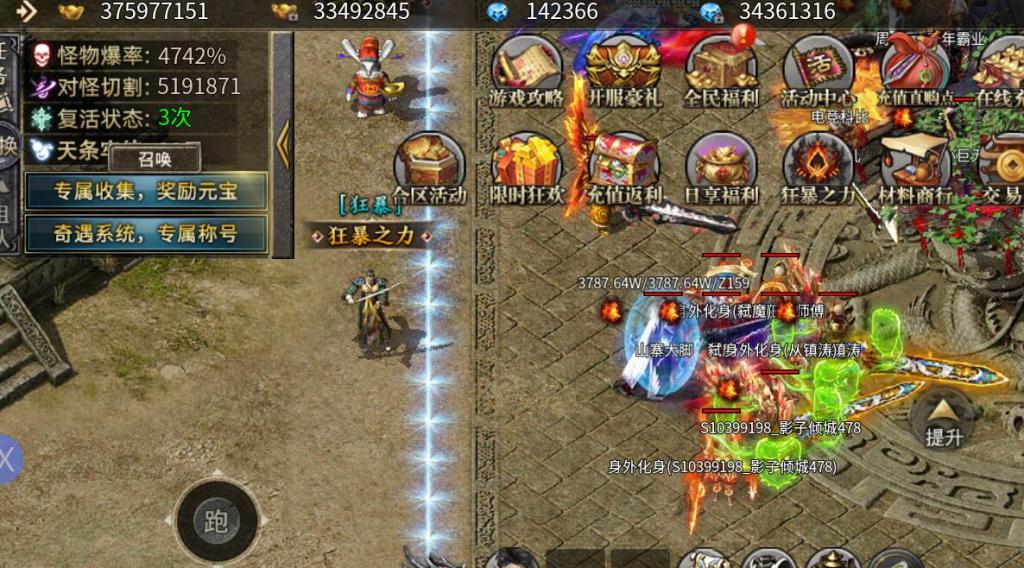The width and height of the screenshot is (1024, 568).
Task: Open the 材料商行 material shop
Action: [914, 168]
